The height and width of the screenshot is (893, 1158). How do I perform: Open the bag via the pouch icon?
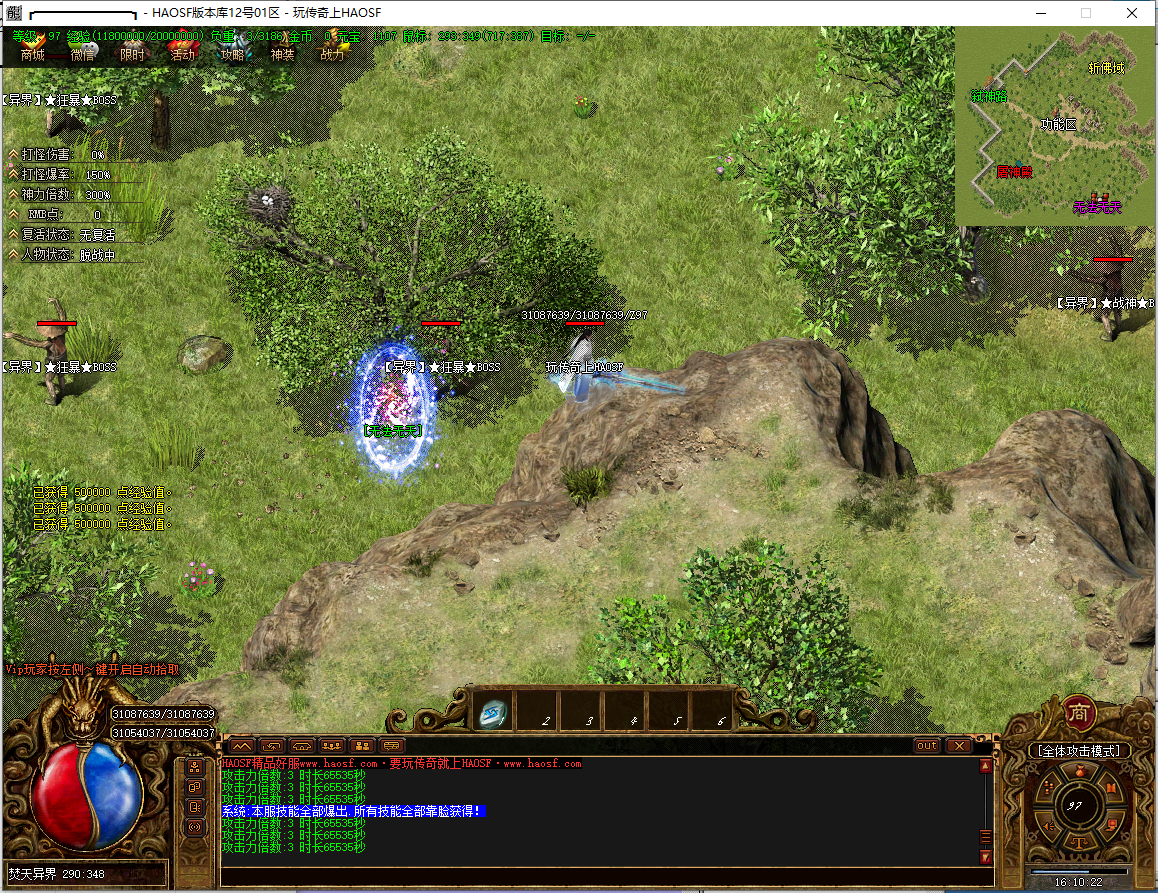tap(1078, 772)
